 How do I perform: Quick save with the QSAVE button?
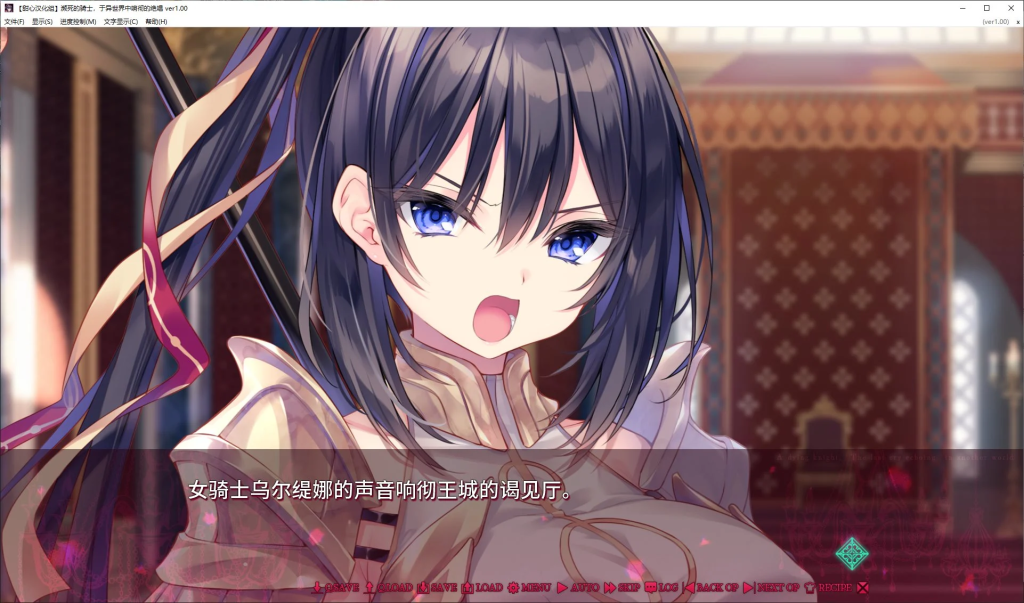pyautogui.click(x=335, y=588)
